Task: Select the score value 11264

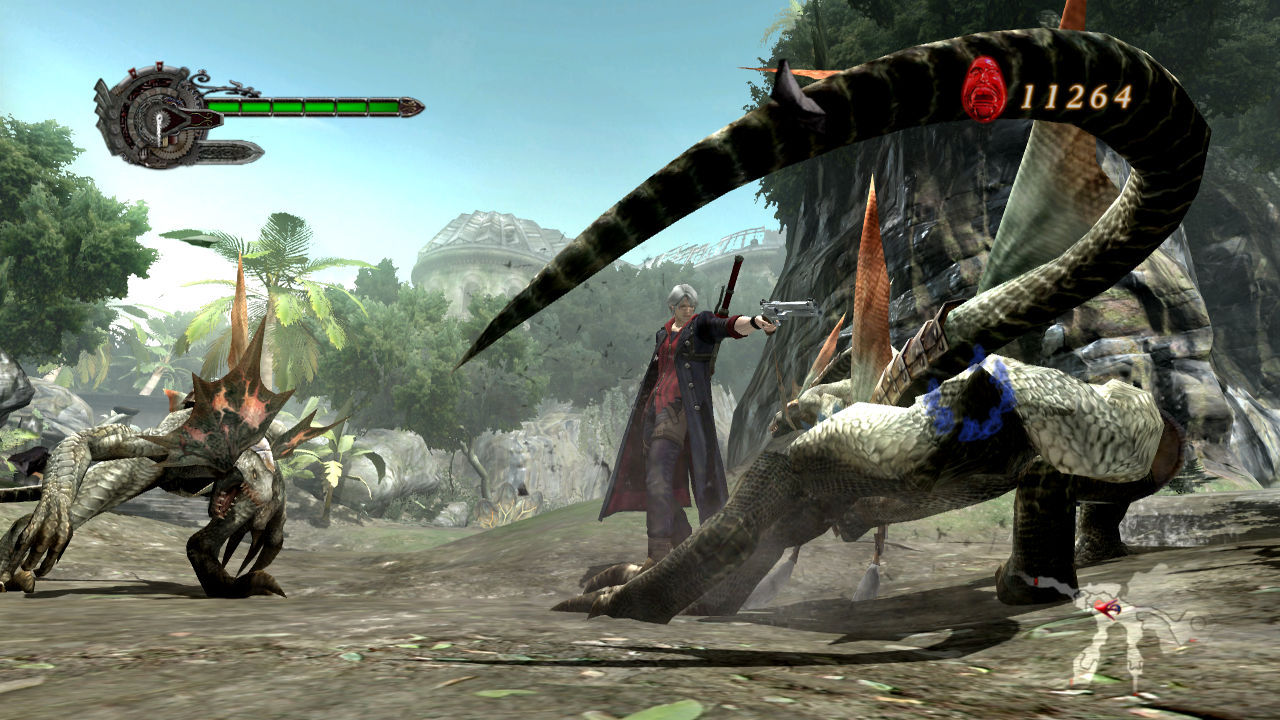Action: [1075, 97]
